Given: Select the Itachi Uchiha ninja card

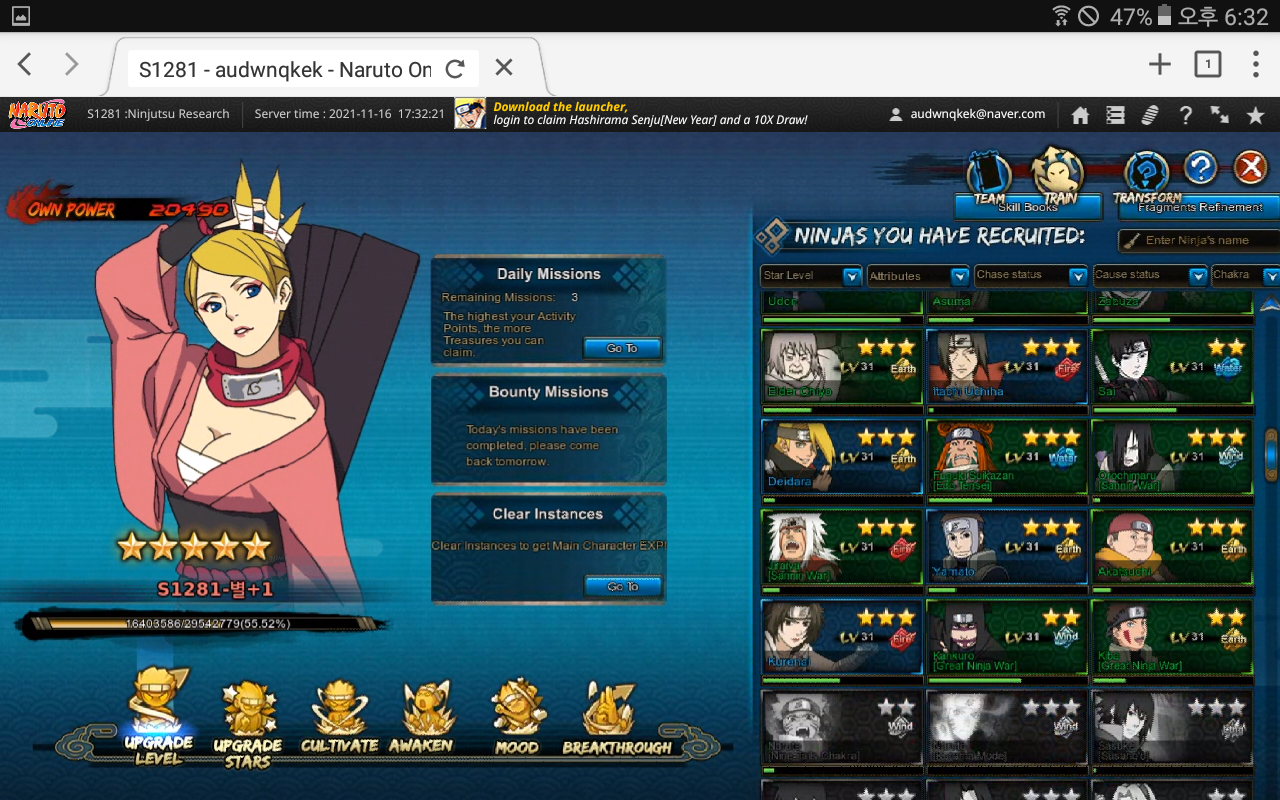Looking at the screenshot, I should (1006, 367).
